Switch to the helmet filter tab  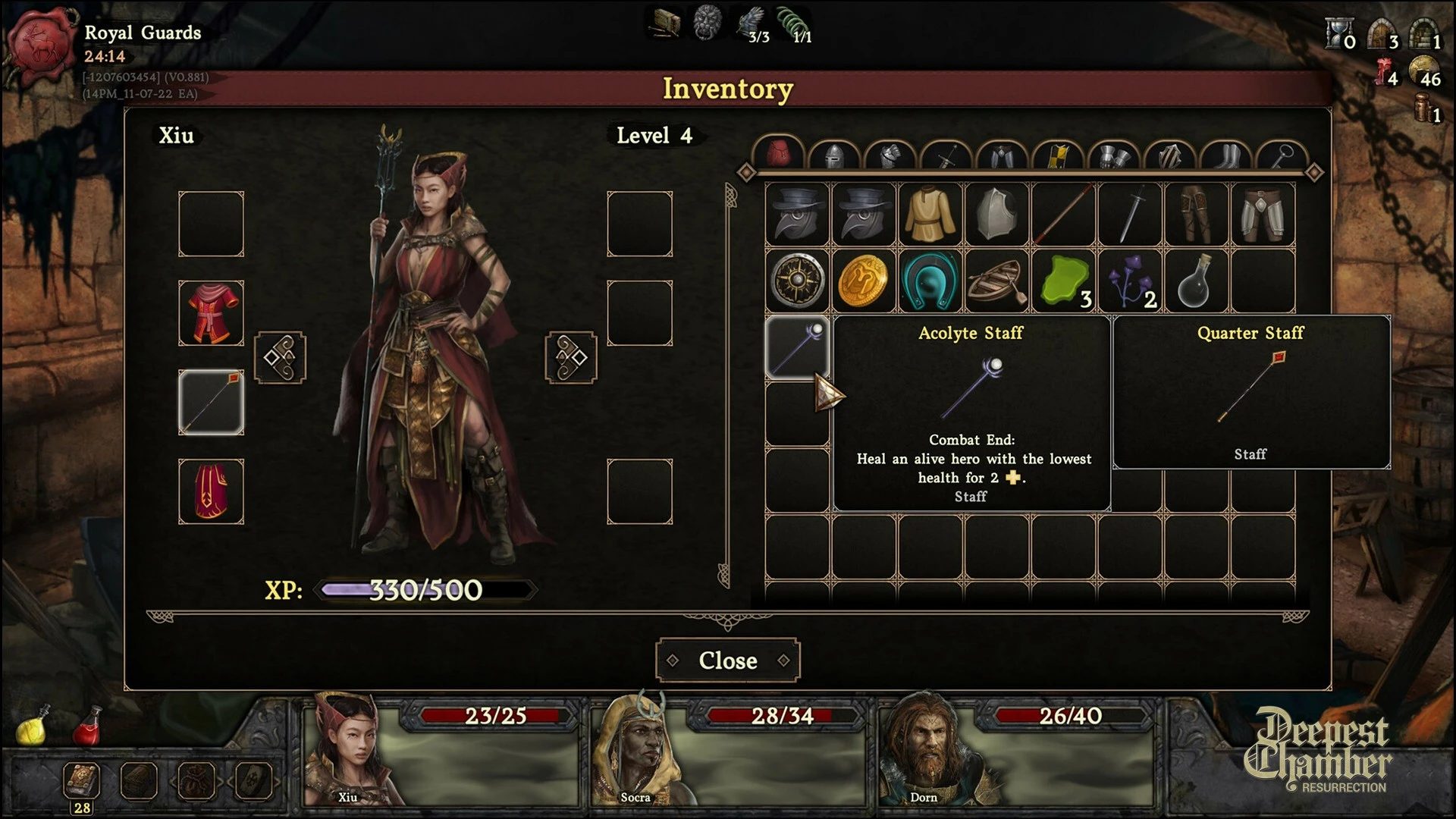pyautogui.click(x=833, y=156)
